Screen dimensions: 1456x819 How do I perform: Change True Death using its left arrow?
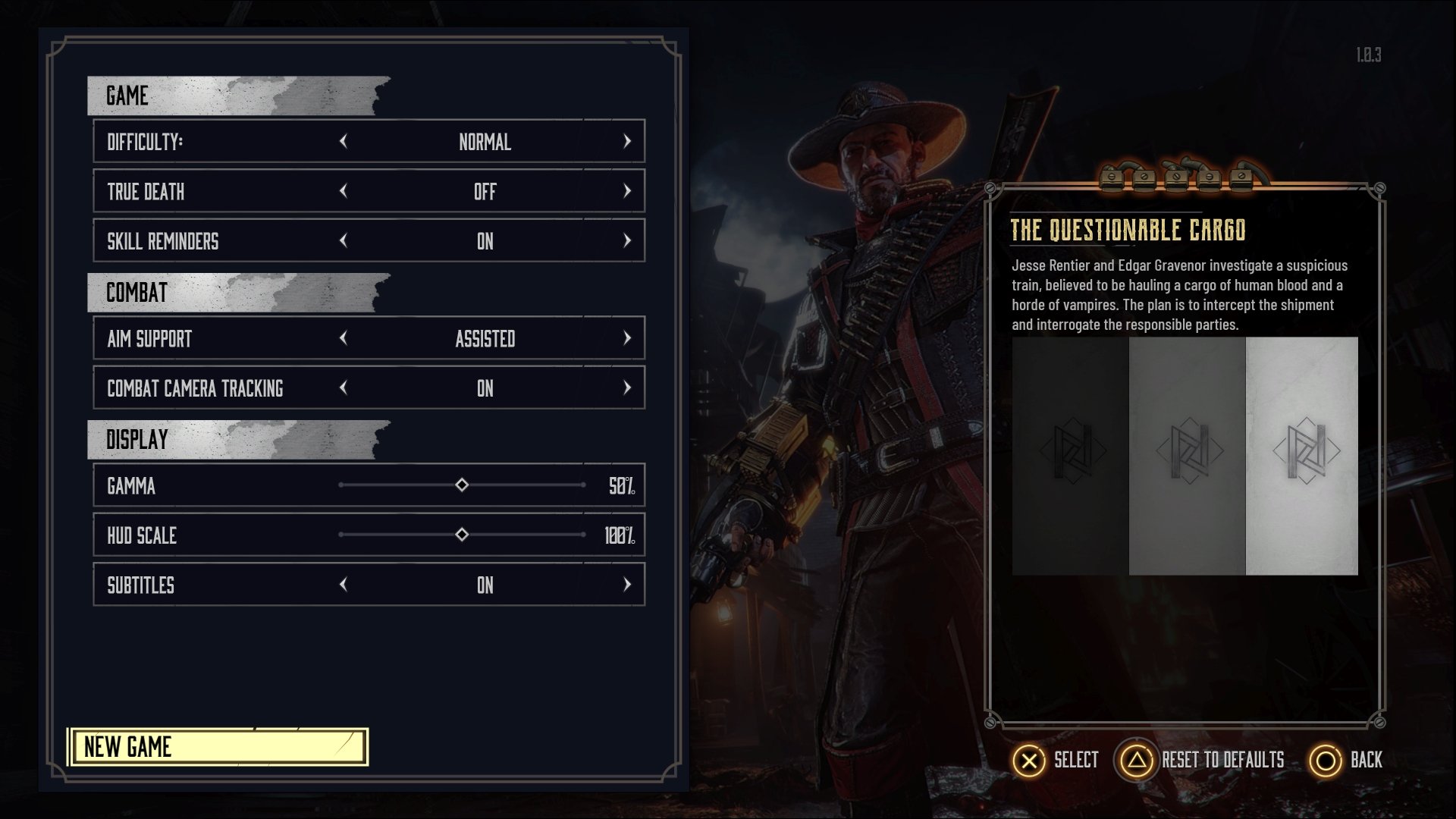click(344, 191)
